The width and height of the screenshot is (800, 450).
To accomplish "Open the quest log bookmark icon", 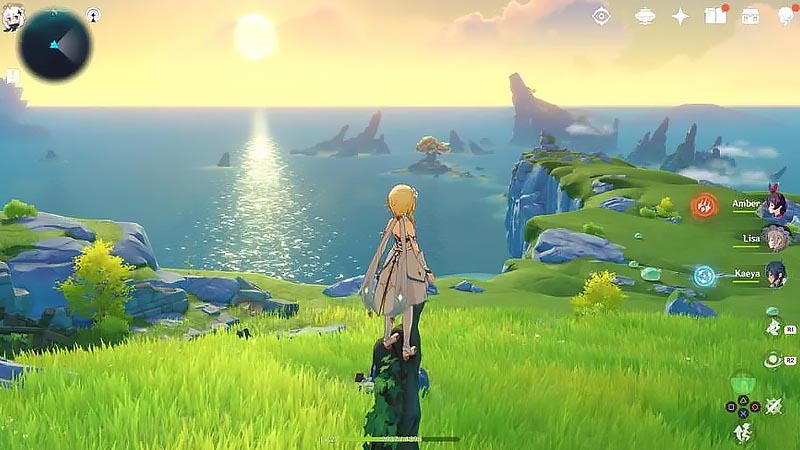I will point(12,77).
